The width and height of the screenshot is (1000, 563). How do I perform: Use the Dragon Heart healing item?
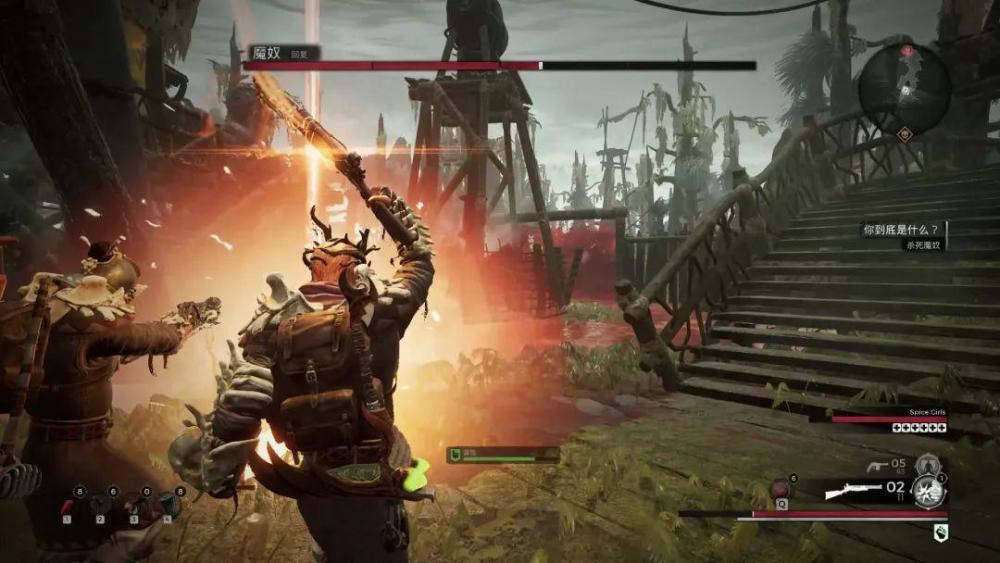(781, 491)
